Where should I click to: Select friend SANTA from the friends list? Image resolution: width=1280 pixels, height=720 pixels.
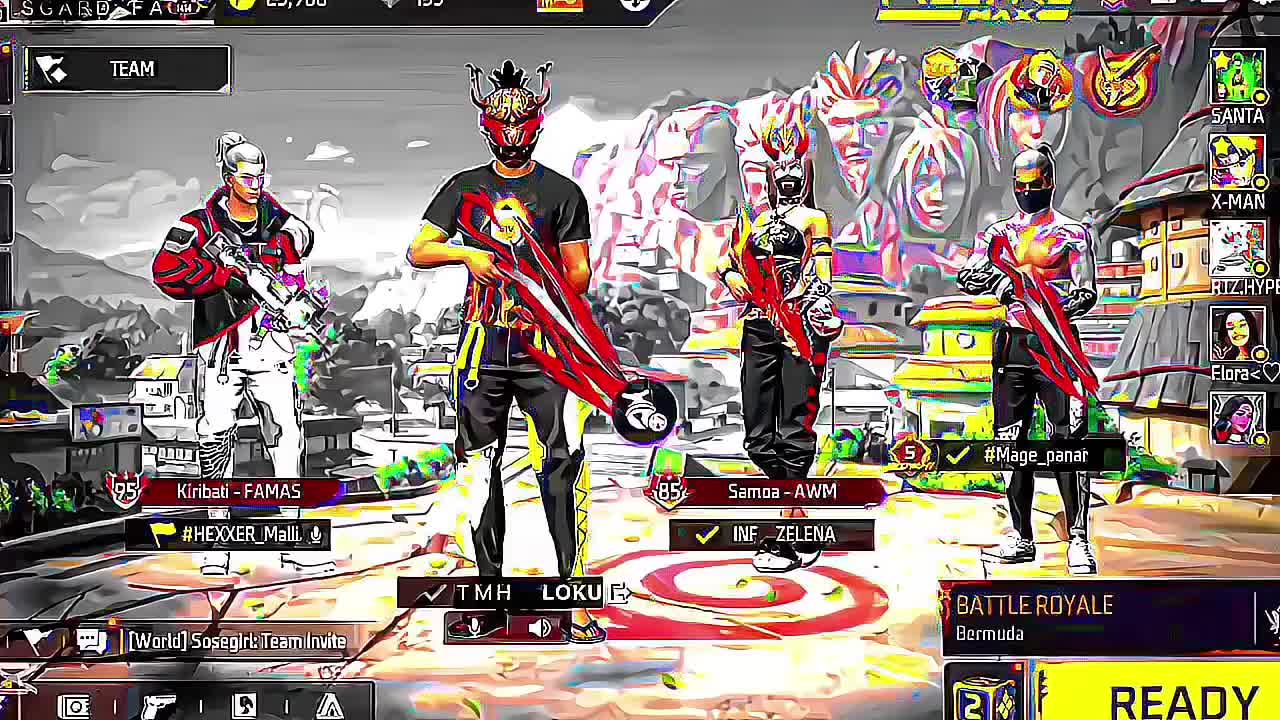1238,78
